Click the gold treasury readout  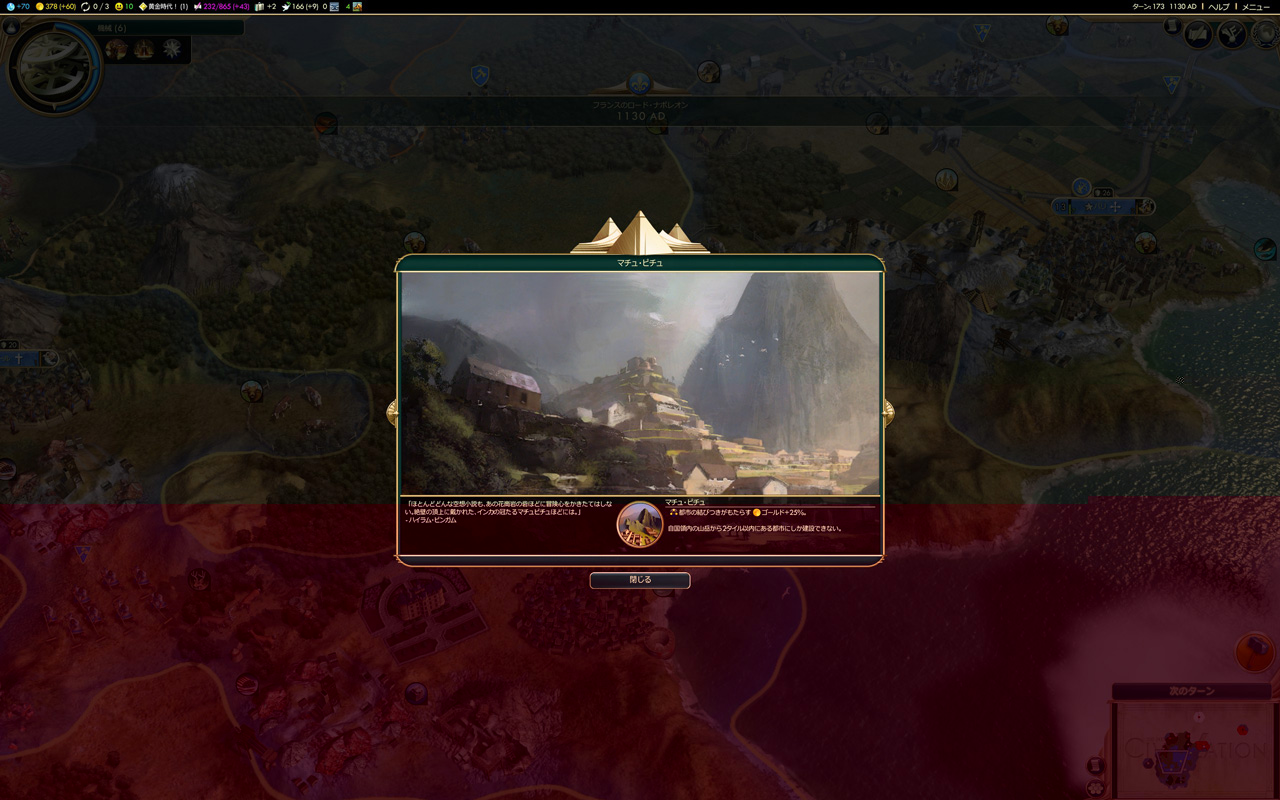56,7
